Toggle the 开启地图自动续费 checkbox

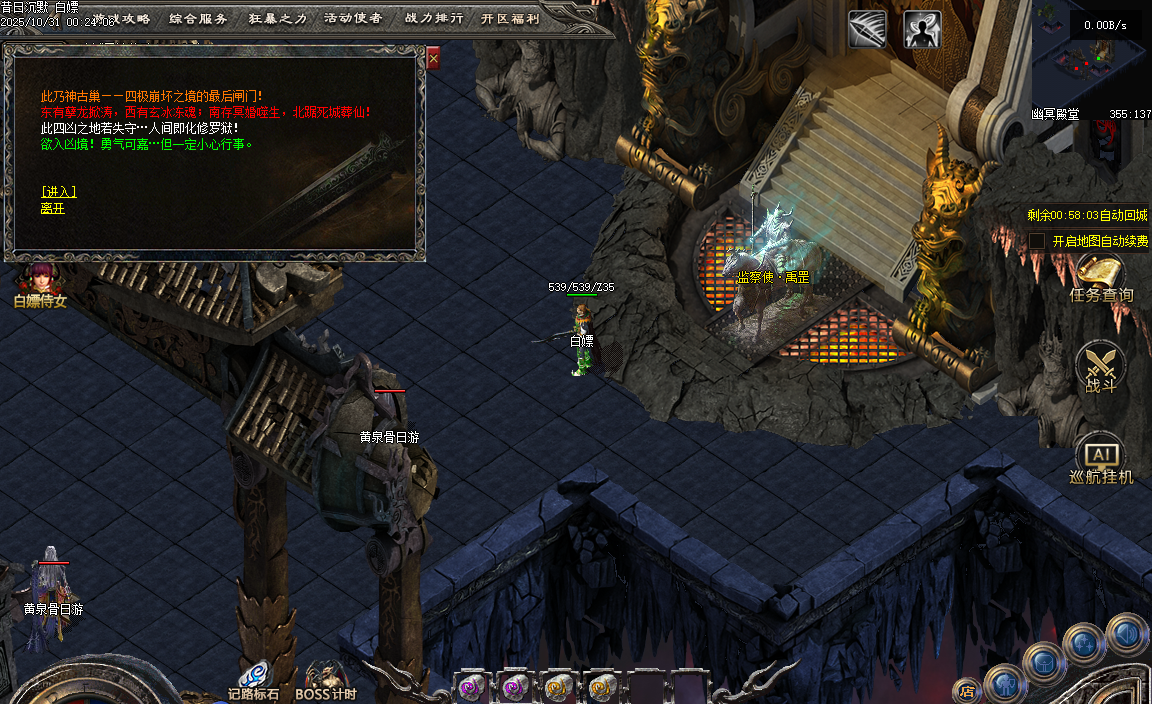(1037, 241)
